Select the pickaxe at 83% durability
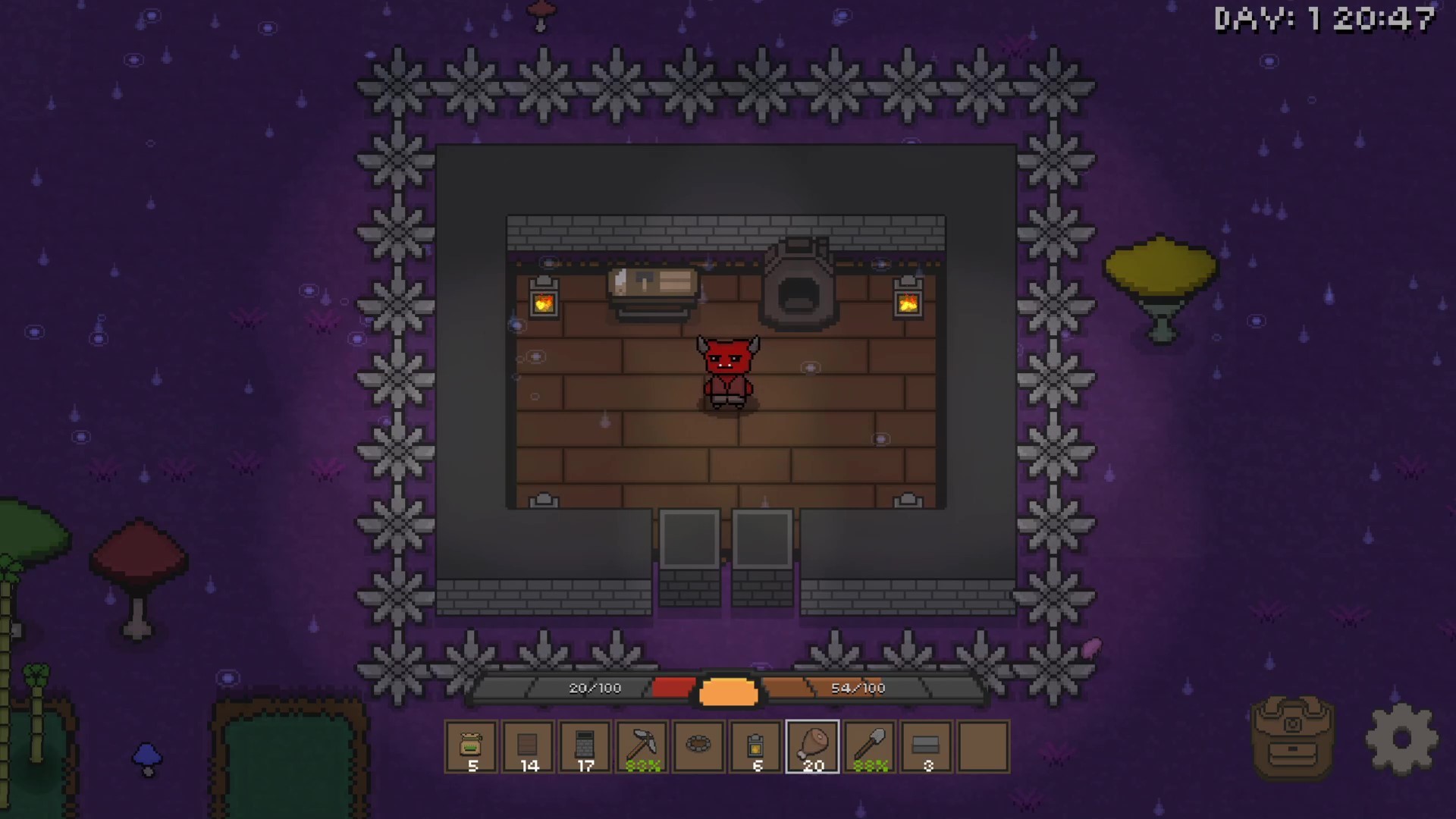1456x819 pixels. pos(642,747)
